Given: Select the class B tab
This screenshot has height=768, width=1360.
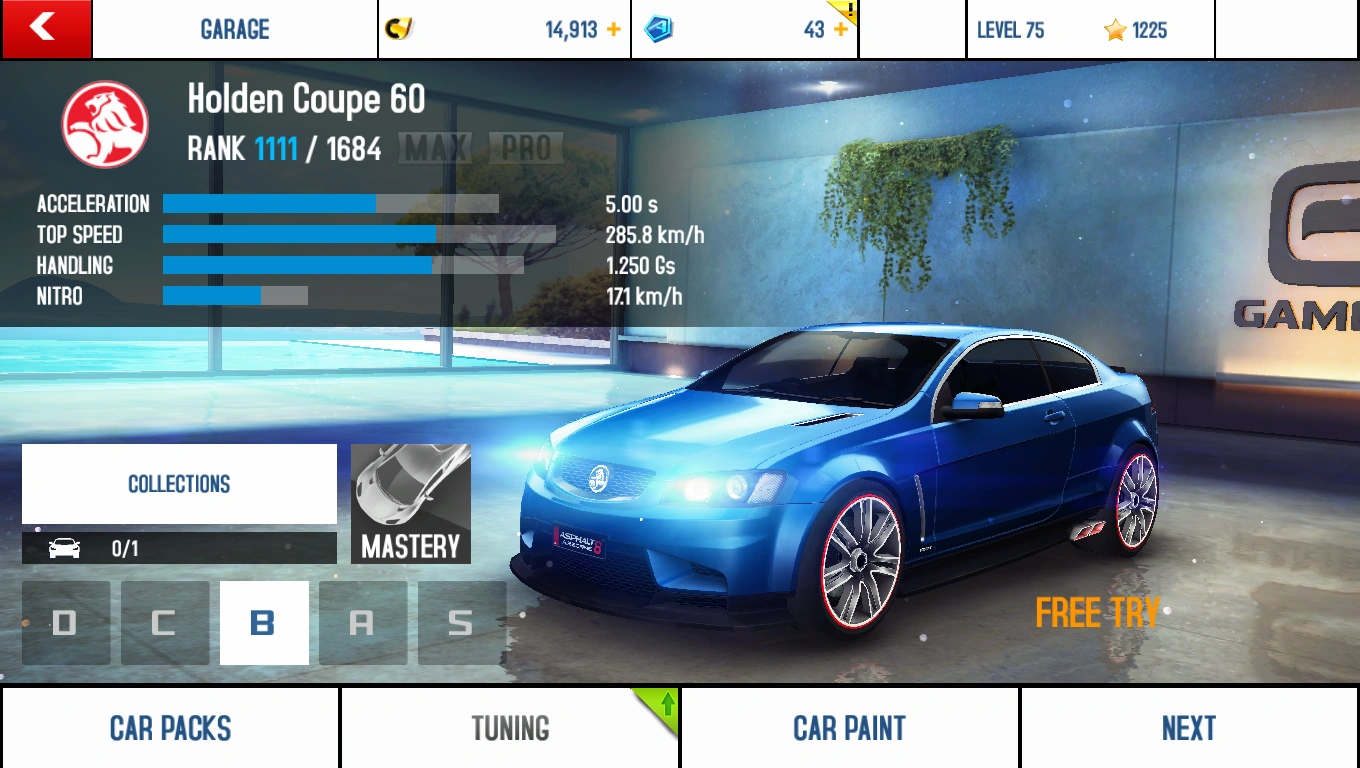Looking at the screenshot, I should (x=264, y=623).
